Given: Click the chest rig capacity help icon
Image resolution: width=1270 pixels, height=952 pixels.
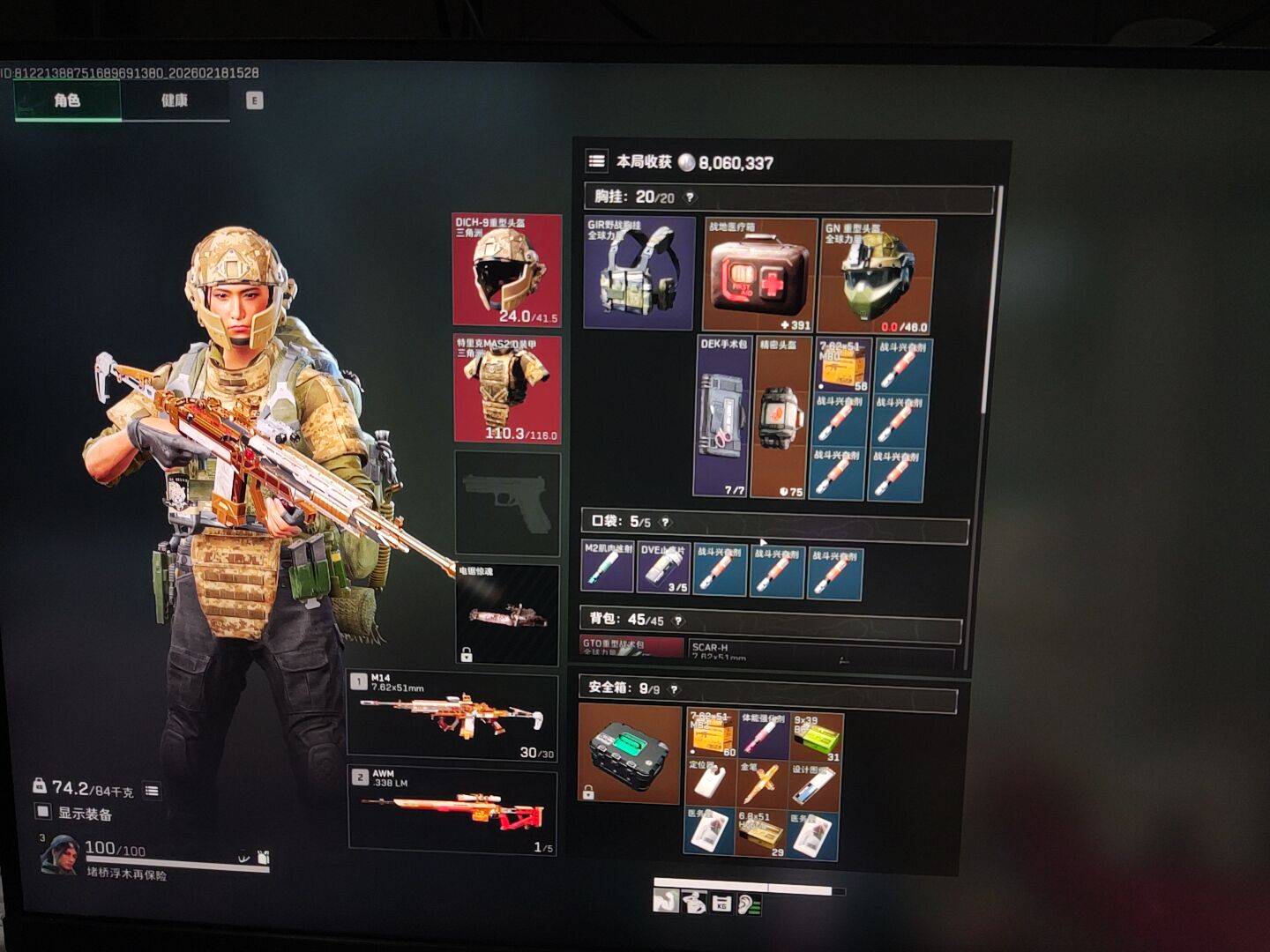Looking at the screenshot, I should [690, 197].
